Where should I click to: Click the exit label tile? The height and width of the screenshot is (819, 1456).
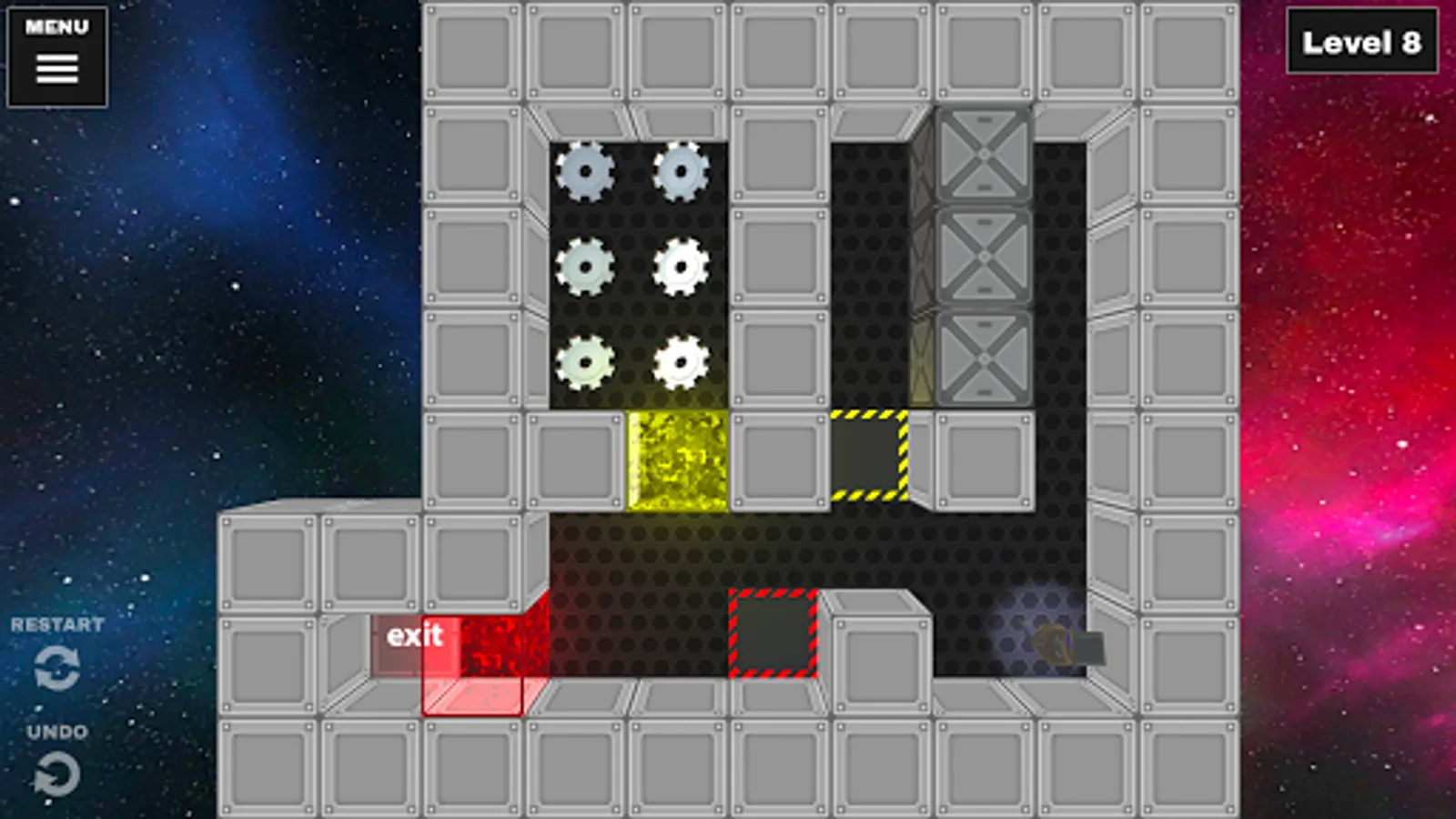[417, 636]
